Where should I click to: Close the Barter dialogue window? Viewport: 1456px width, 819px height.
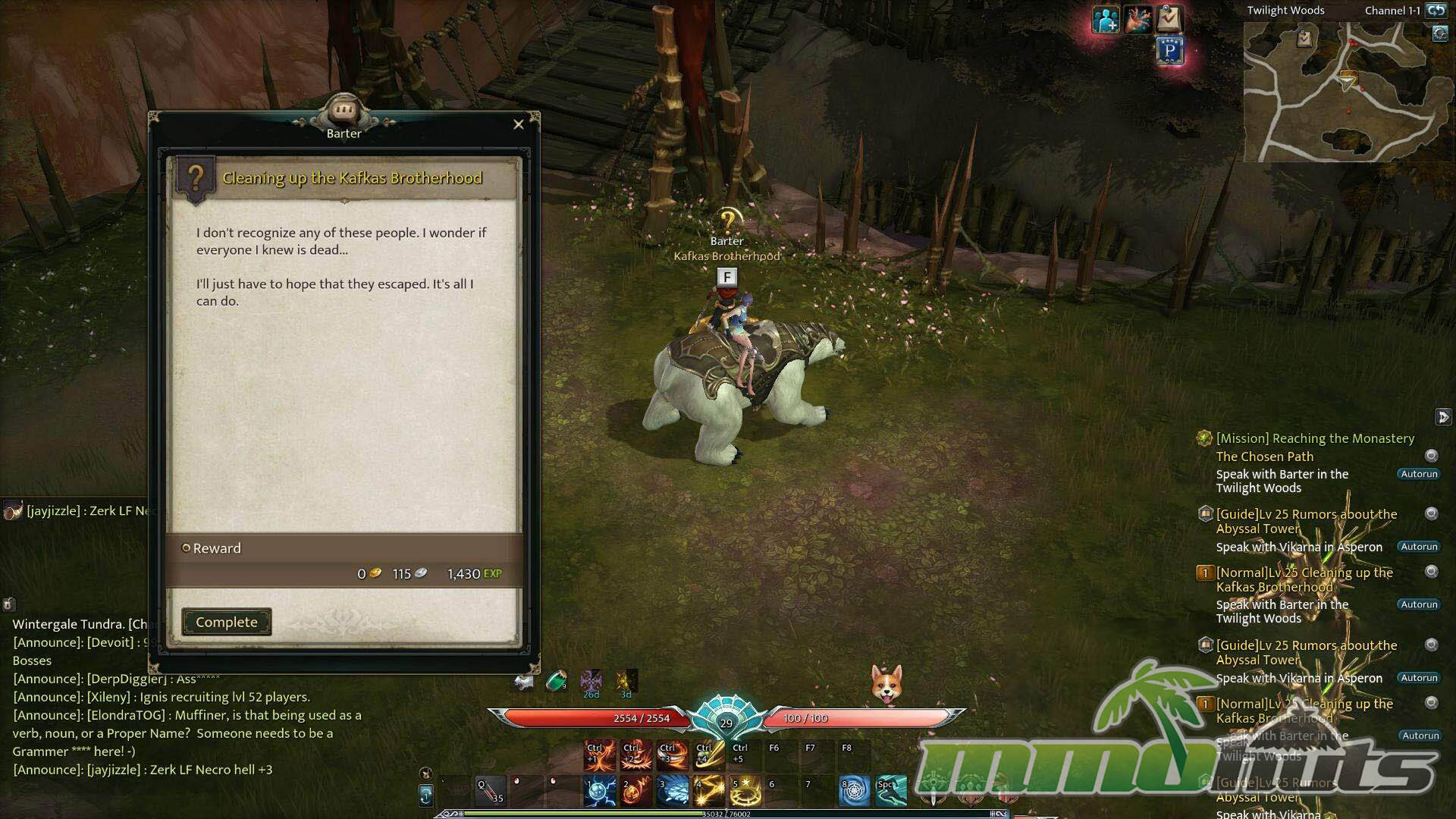point(519,124)
